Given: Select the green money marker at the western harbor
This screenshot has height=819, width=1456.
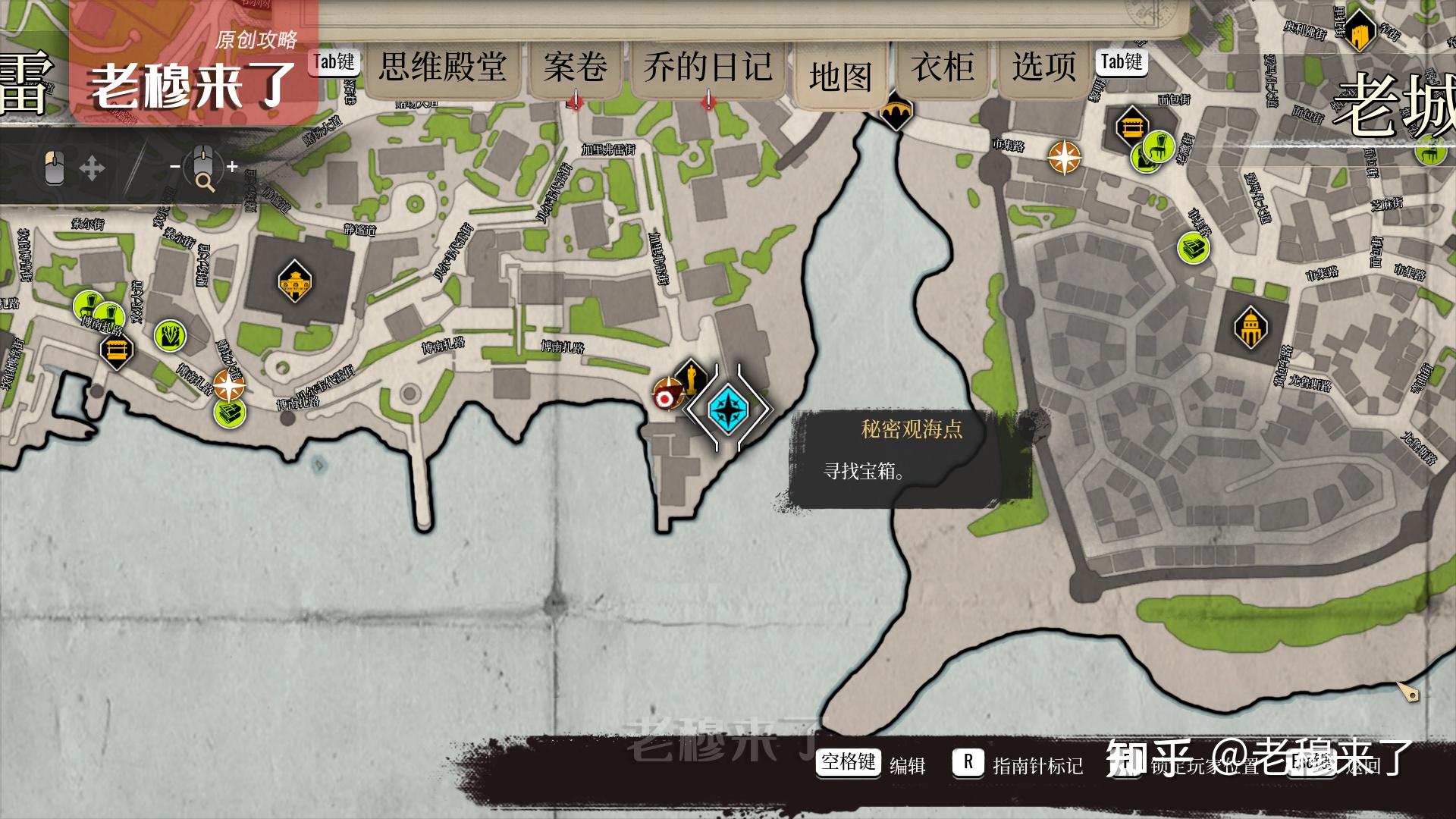Looking at the screenshot, I should tap(230, 413).
